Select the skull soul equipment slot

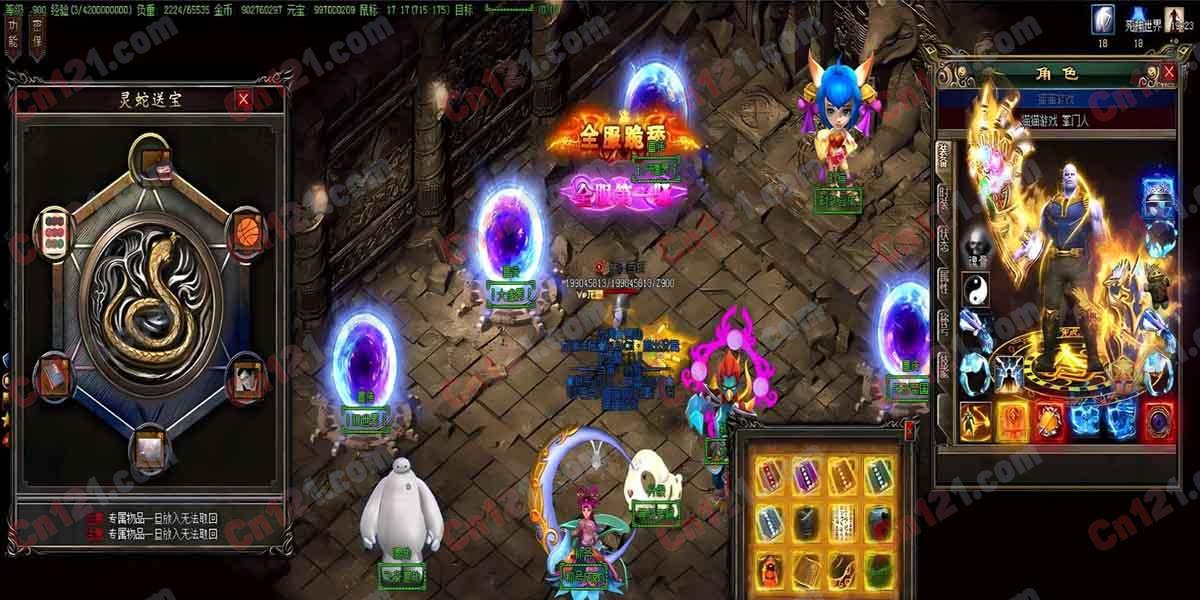(x=975, y=246)
